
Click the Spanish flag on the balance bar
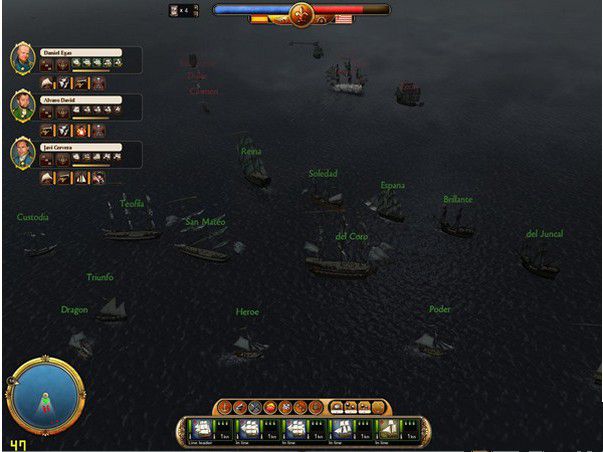point(259,19)
